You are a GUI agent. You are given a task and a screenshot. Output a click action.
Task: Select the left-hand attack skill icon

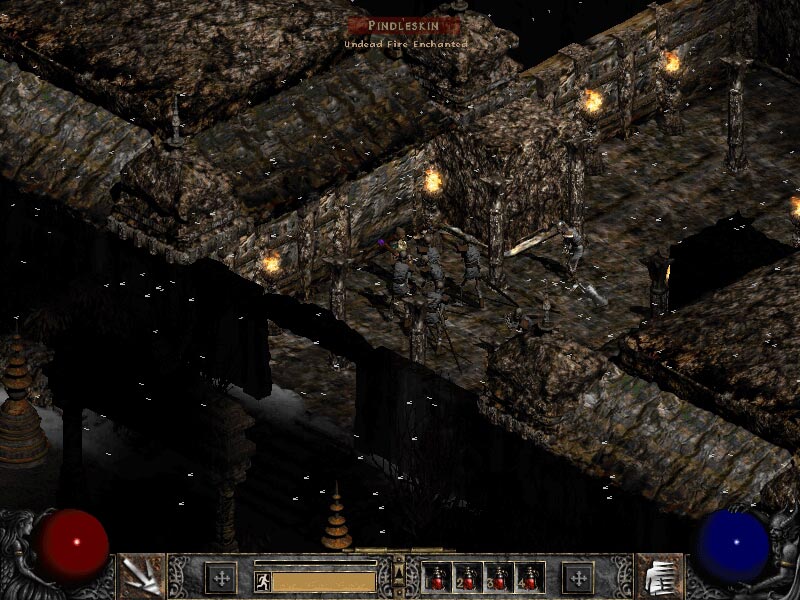(140, 577)
